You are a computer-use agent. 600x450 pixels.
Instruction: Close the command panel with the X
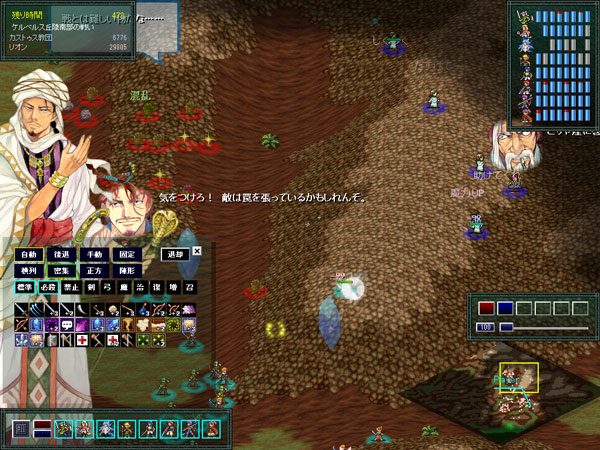tap(197, 251)
